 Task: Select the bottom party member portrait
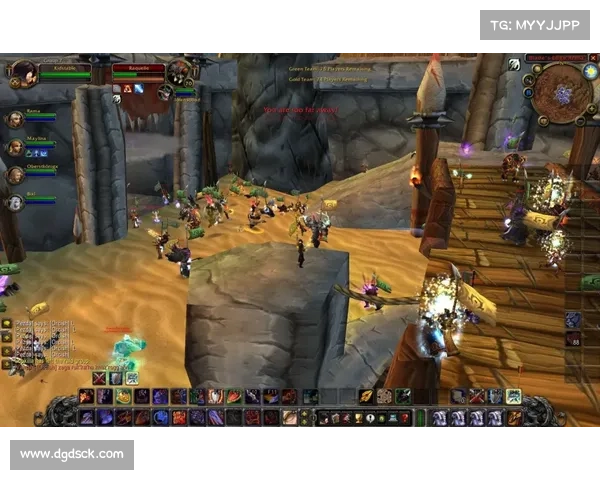pyautogui.click(x=15, y=202)
